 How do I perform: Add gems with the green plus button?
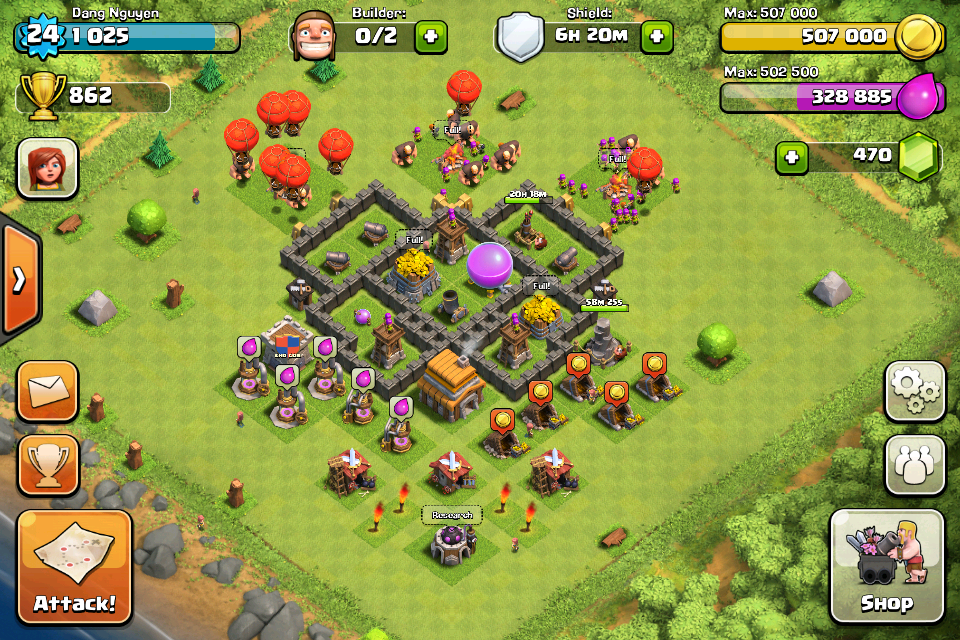click(x=792, y=157)
